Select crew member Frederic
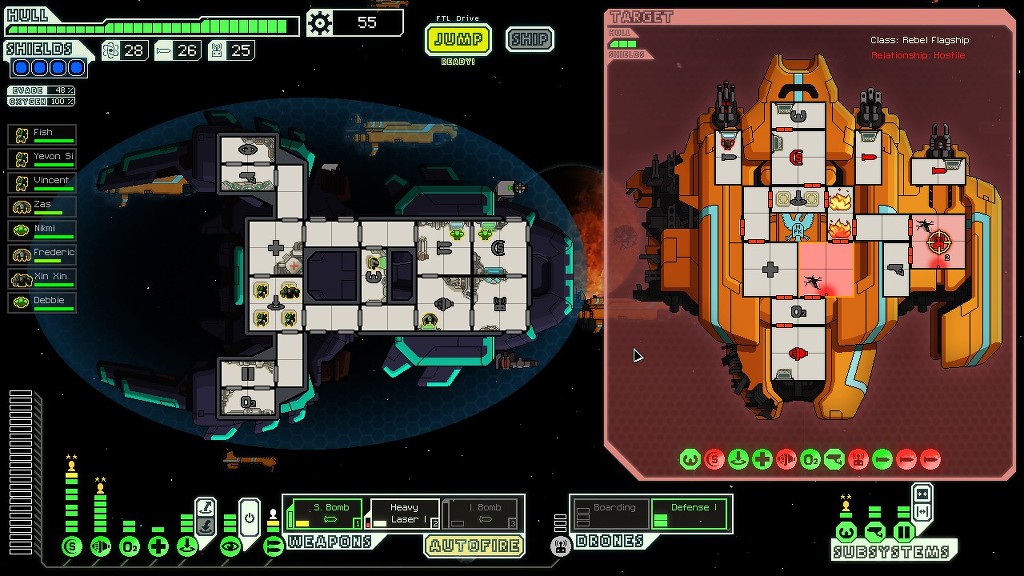This screenshot has width=1024, height=576. point(43,253)
